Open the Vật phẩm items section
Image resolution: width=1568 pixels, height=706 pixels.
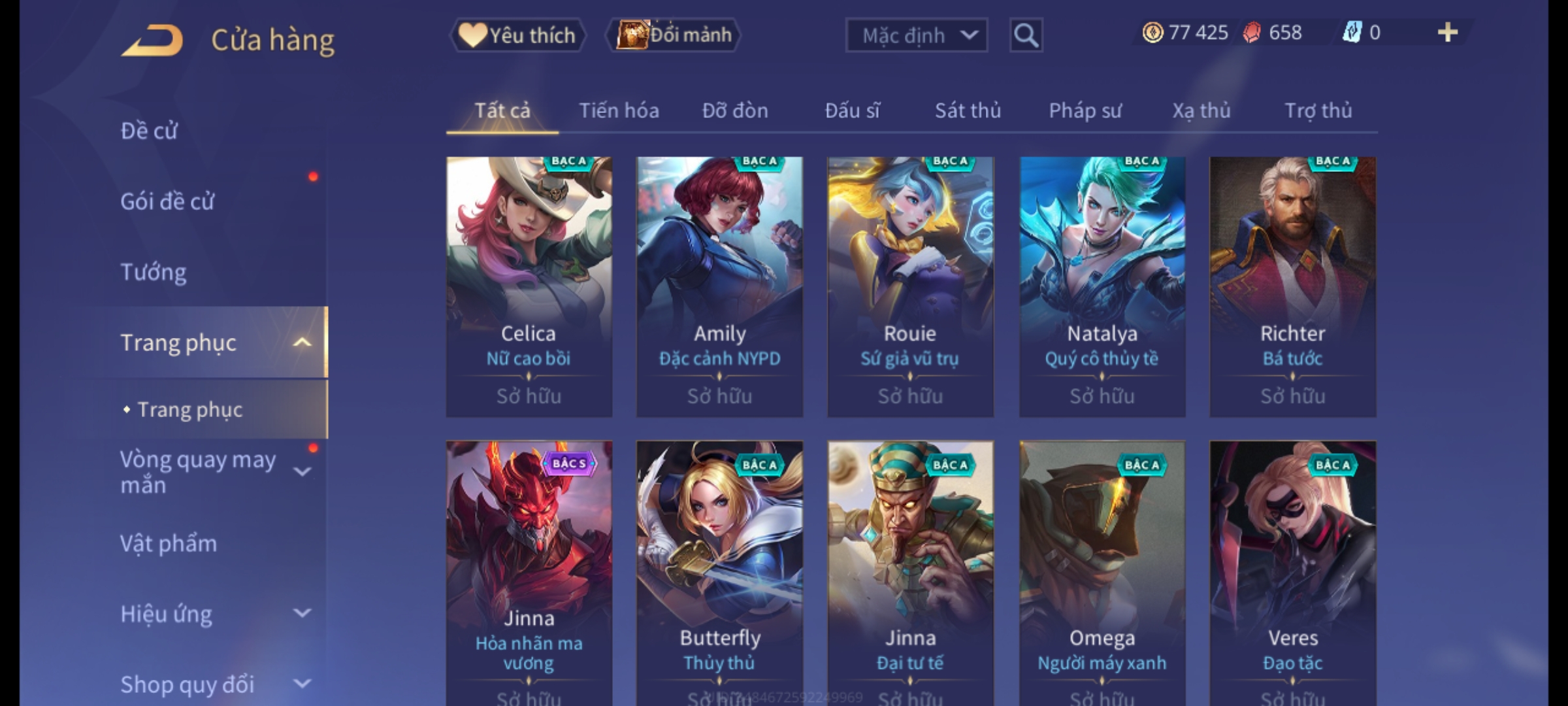(169, 544)
